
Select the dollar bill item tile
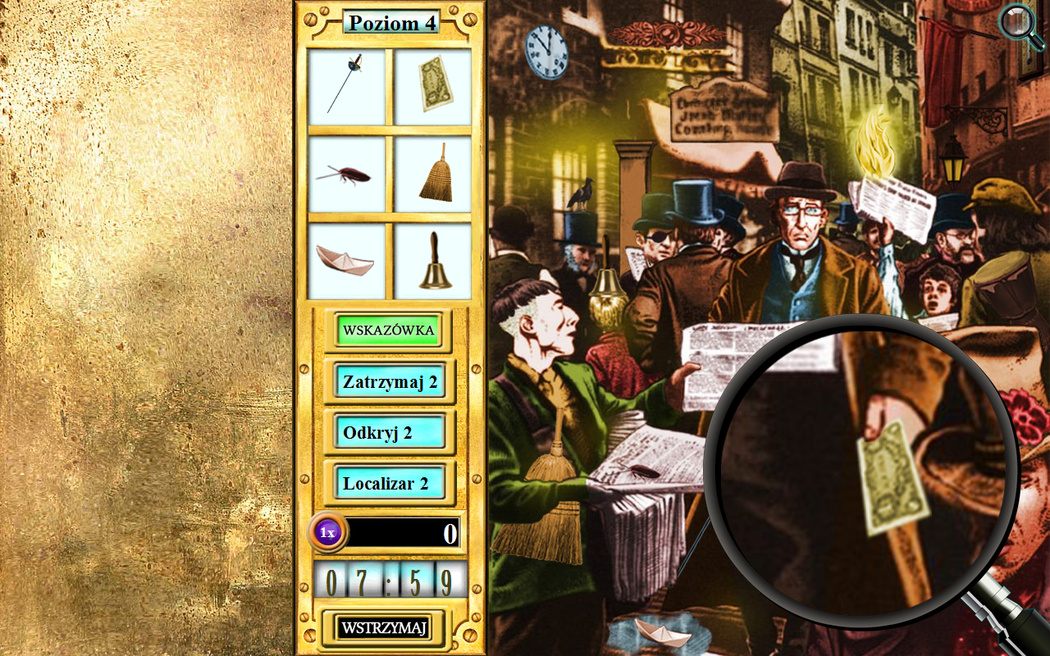coord(433,87)
